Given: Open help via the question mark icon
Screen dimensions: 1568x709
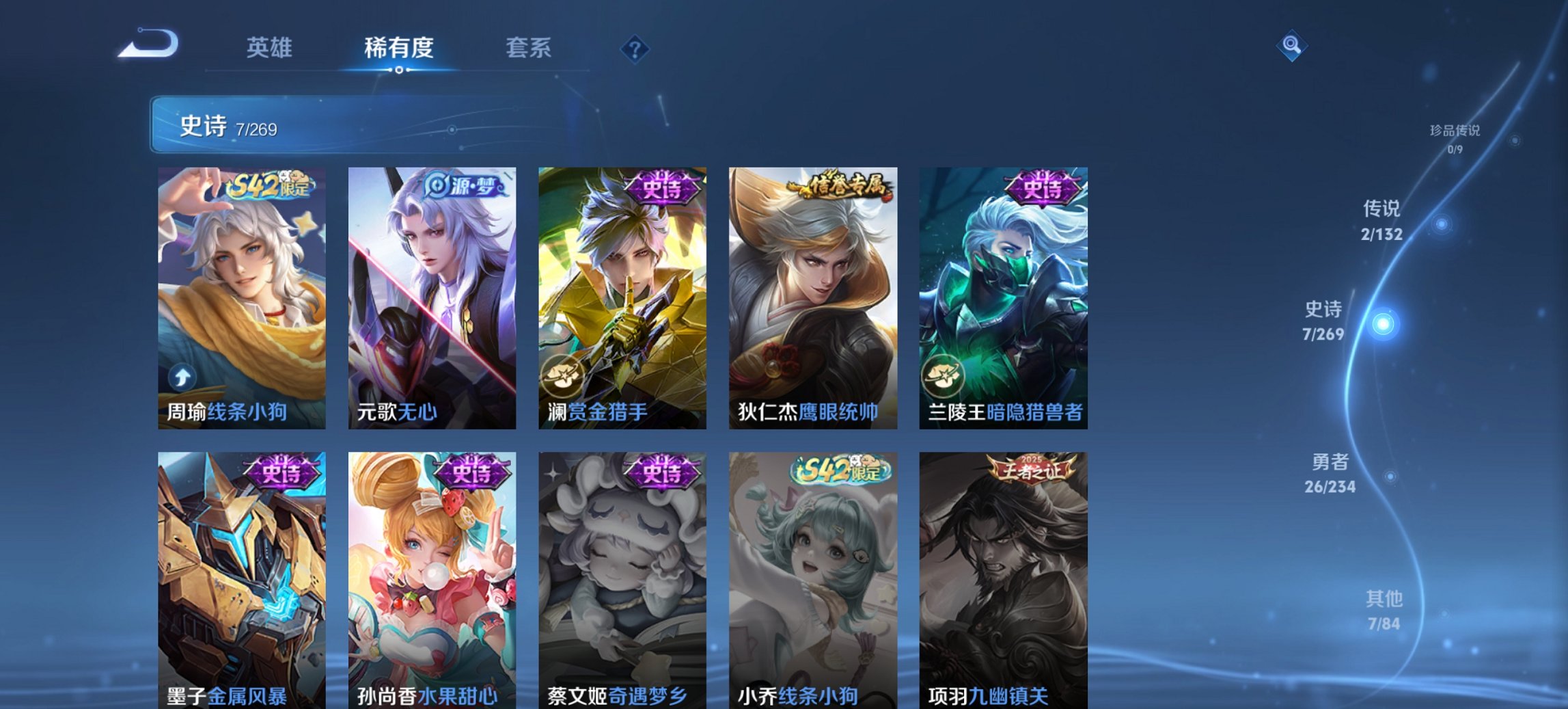Looking at the screenshot, I should point(635,50).
